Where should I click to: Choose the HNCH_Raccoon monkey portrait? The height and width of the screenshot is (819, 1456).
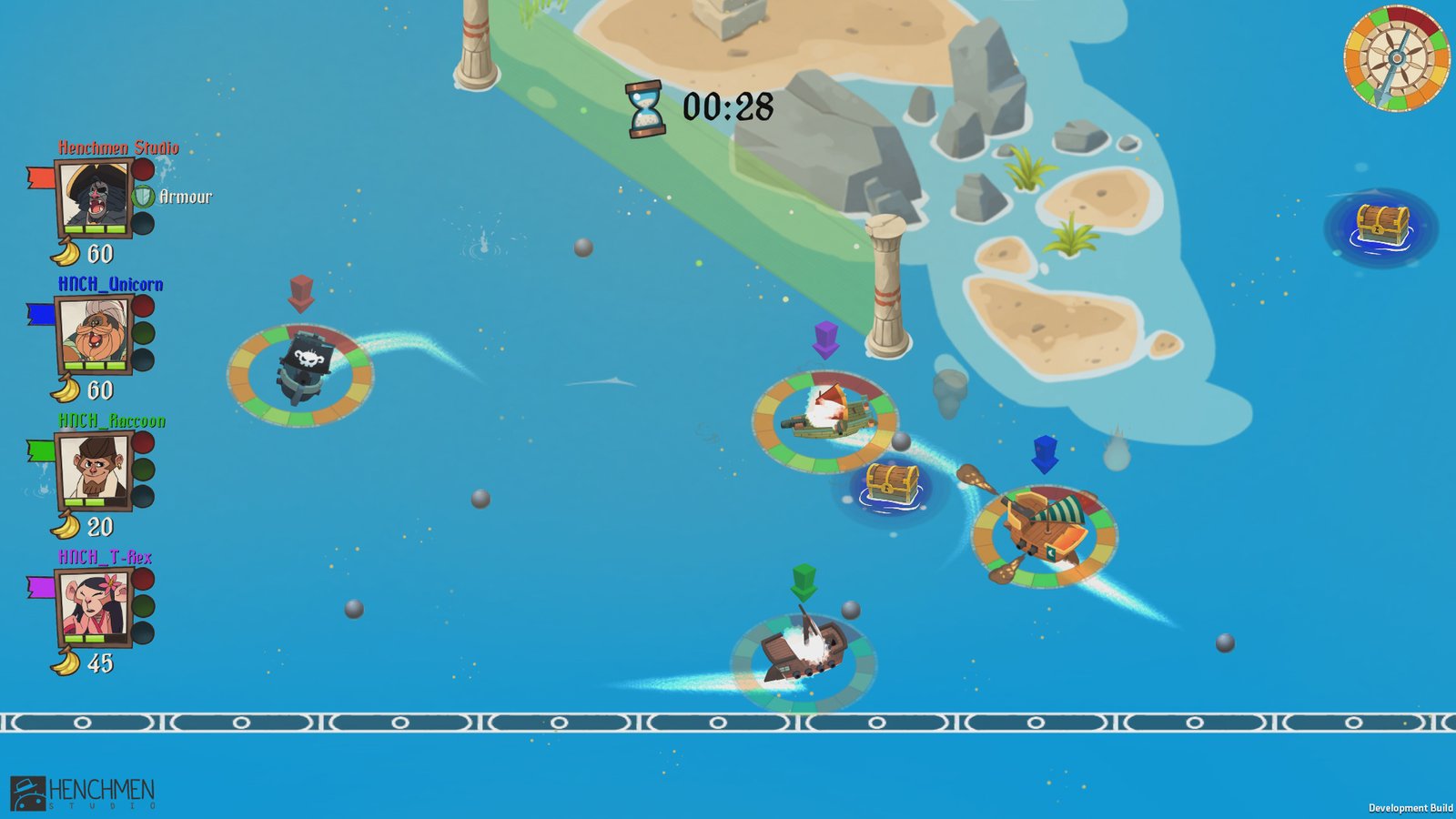[x=94, y=469]
